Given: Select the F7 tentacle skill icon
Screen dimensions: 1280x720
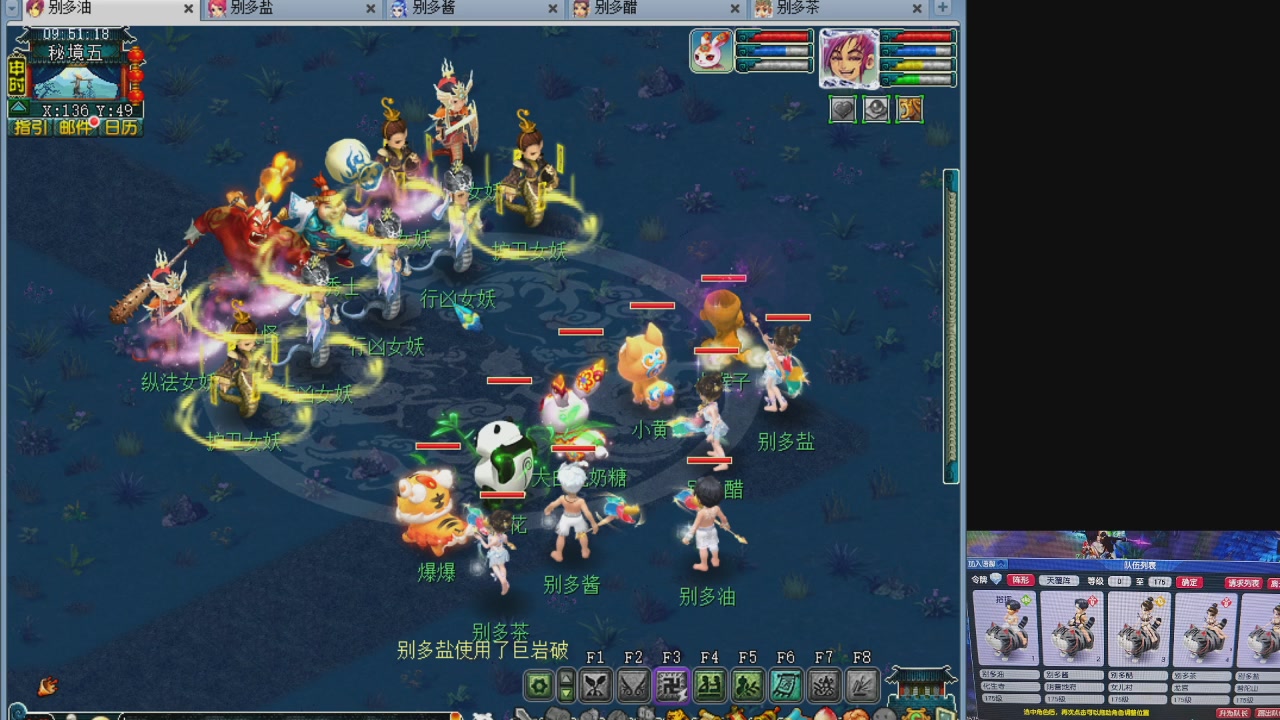Looking at the screenshot, I should click(826, 686).
